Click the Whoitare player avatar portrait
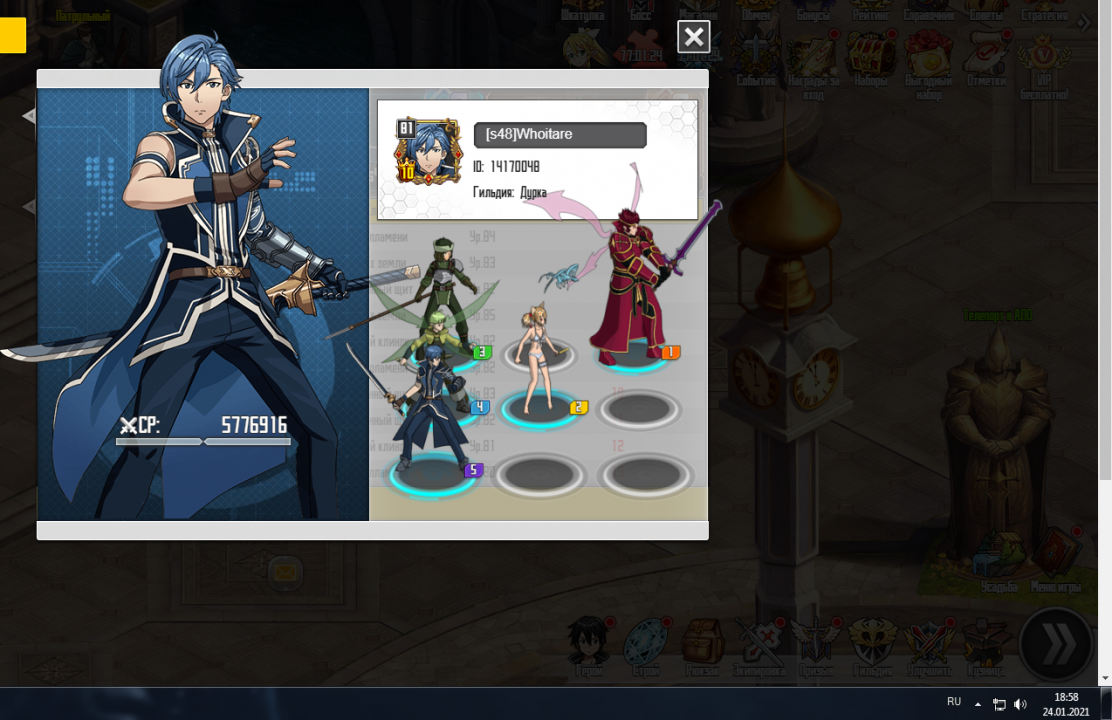 (x=430, y=153)
